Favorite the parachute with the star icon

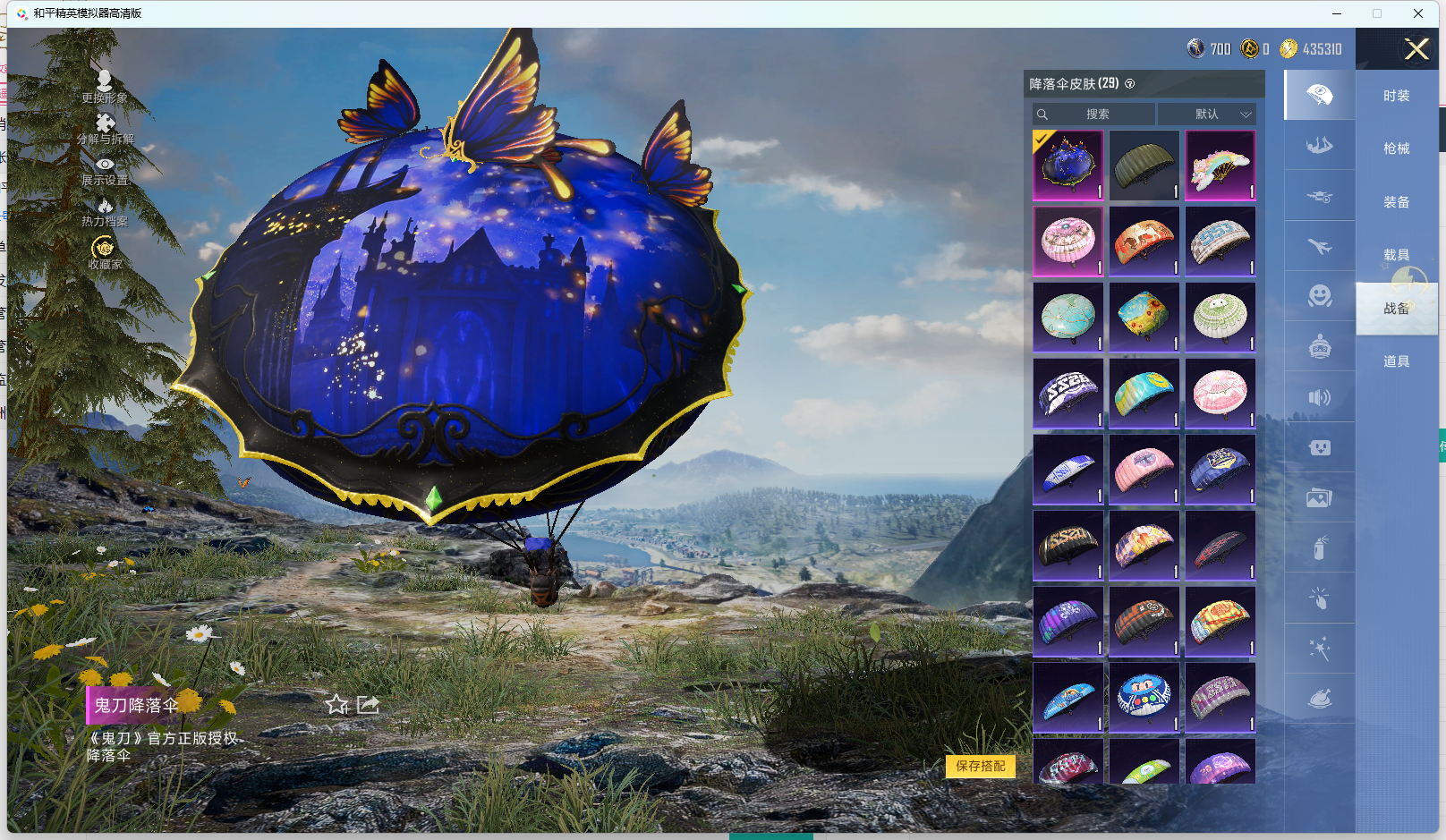tap(336, 705)
